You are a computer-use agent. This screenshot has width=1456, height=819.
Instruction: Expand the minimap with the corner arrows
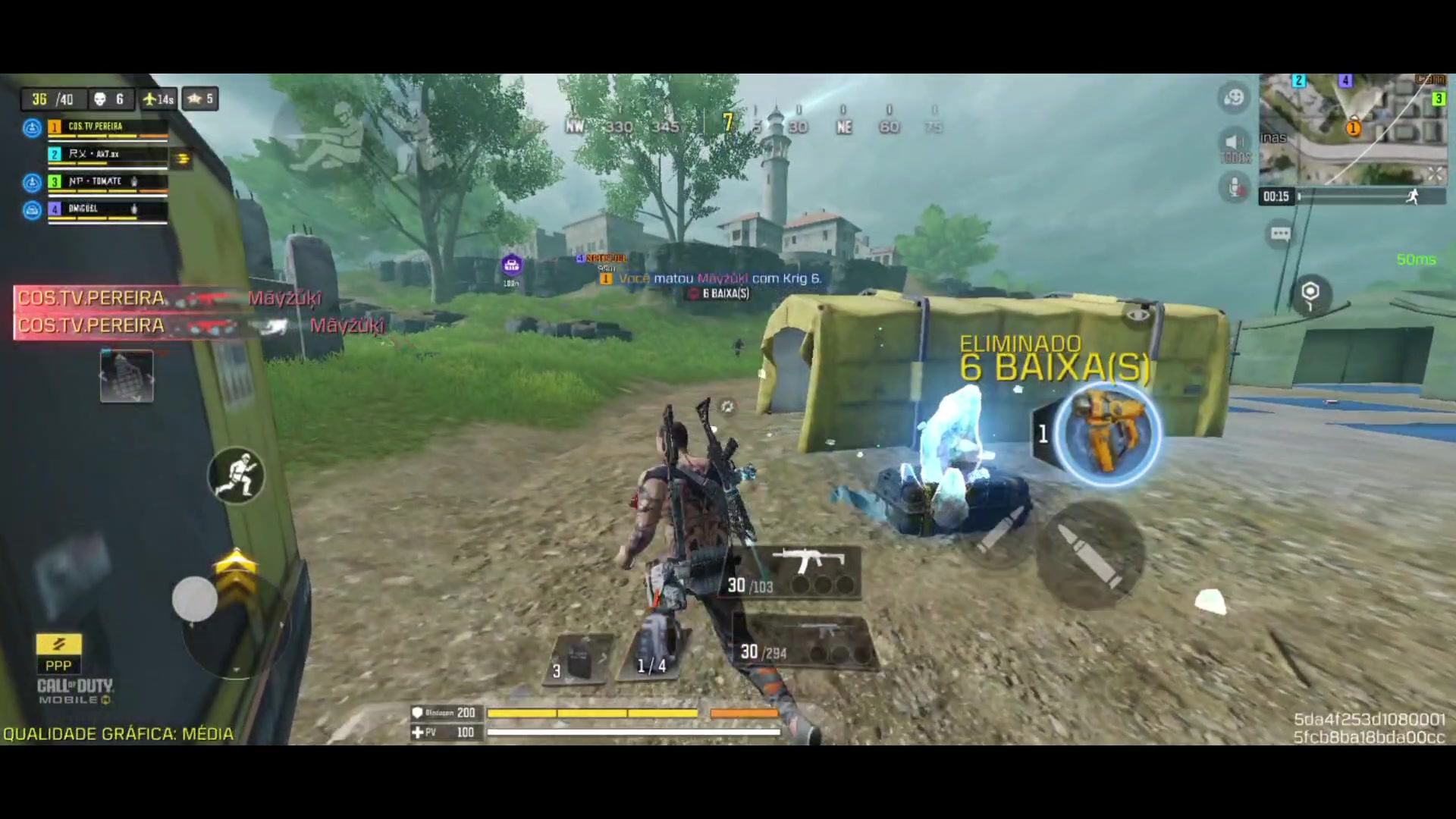1435,175
